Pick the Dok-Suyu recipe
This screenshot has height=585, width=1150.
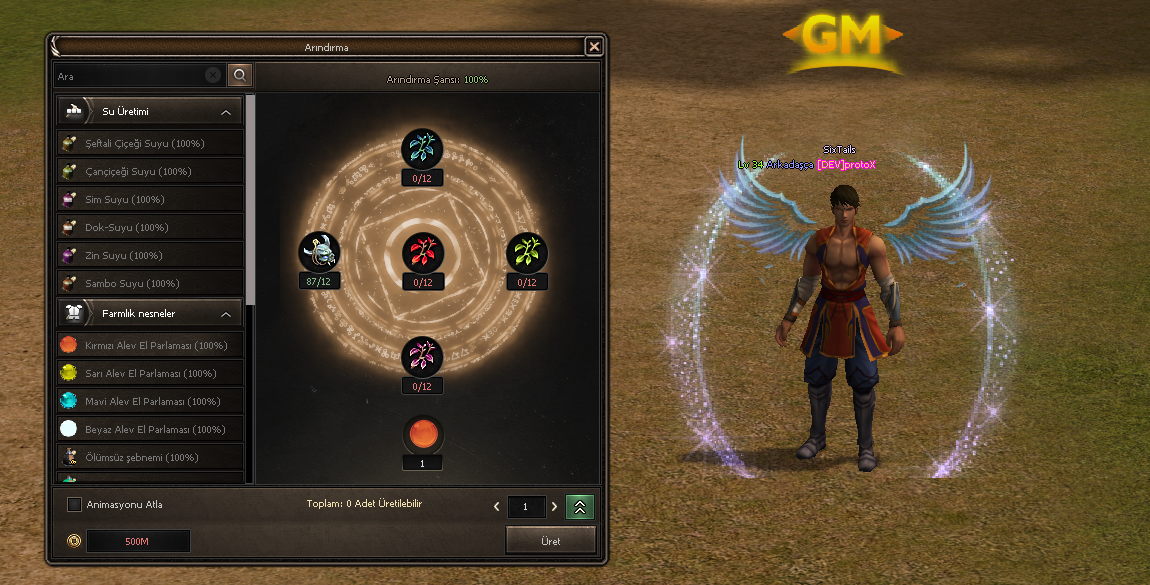[x=150, y=228]
